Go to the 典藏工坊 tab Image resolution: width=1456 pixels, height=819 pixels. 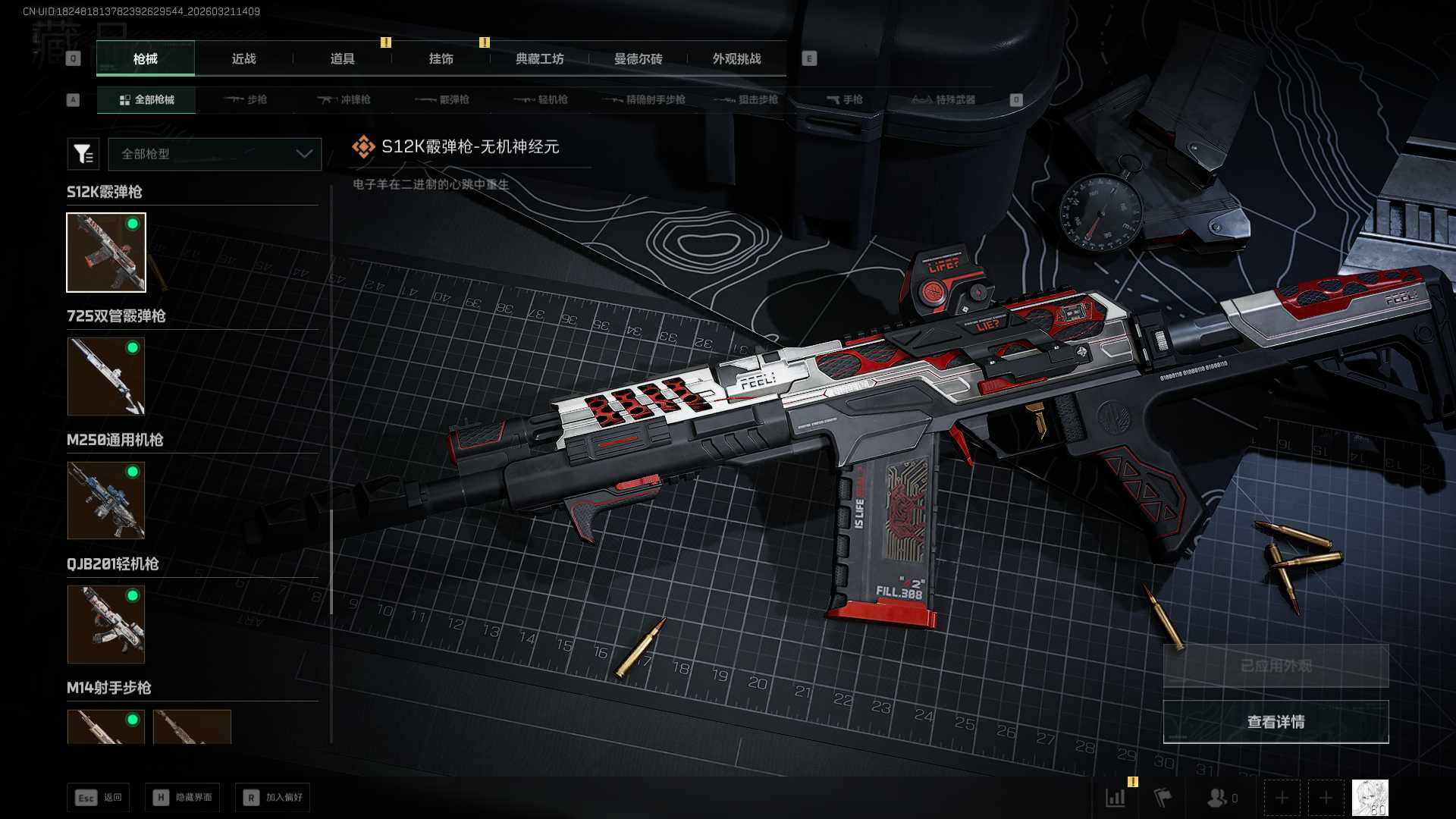[539, 58]
